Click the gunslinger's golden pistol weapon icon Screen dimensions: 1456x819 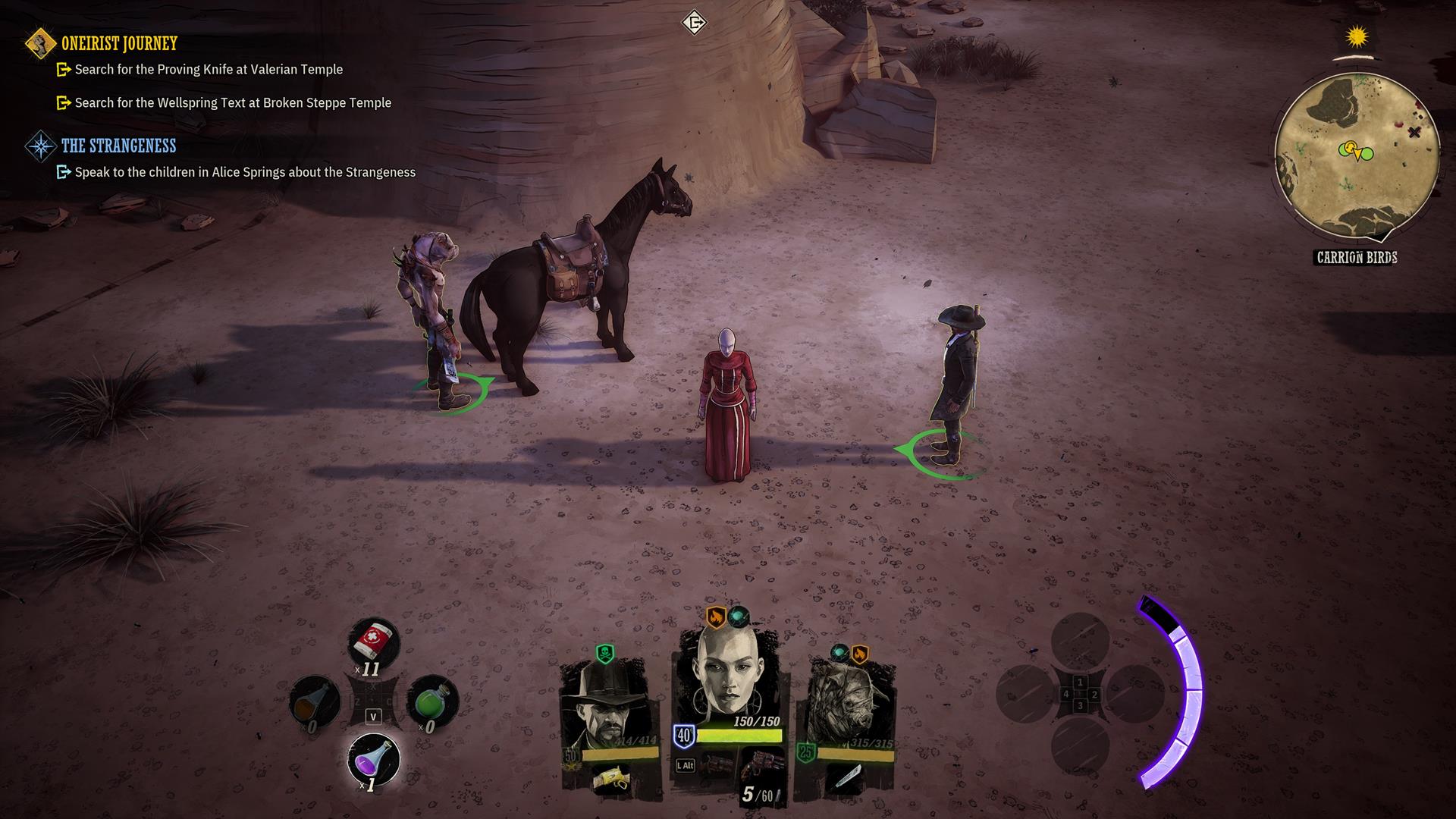[x=610, y=777]
